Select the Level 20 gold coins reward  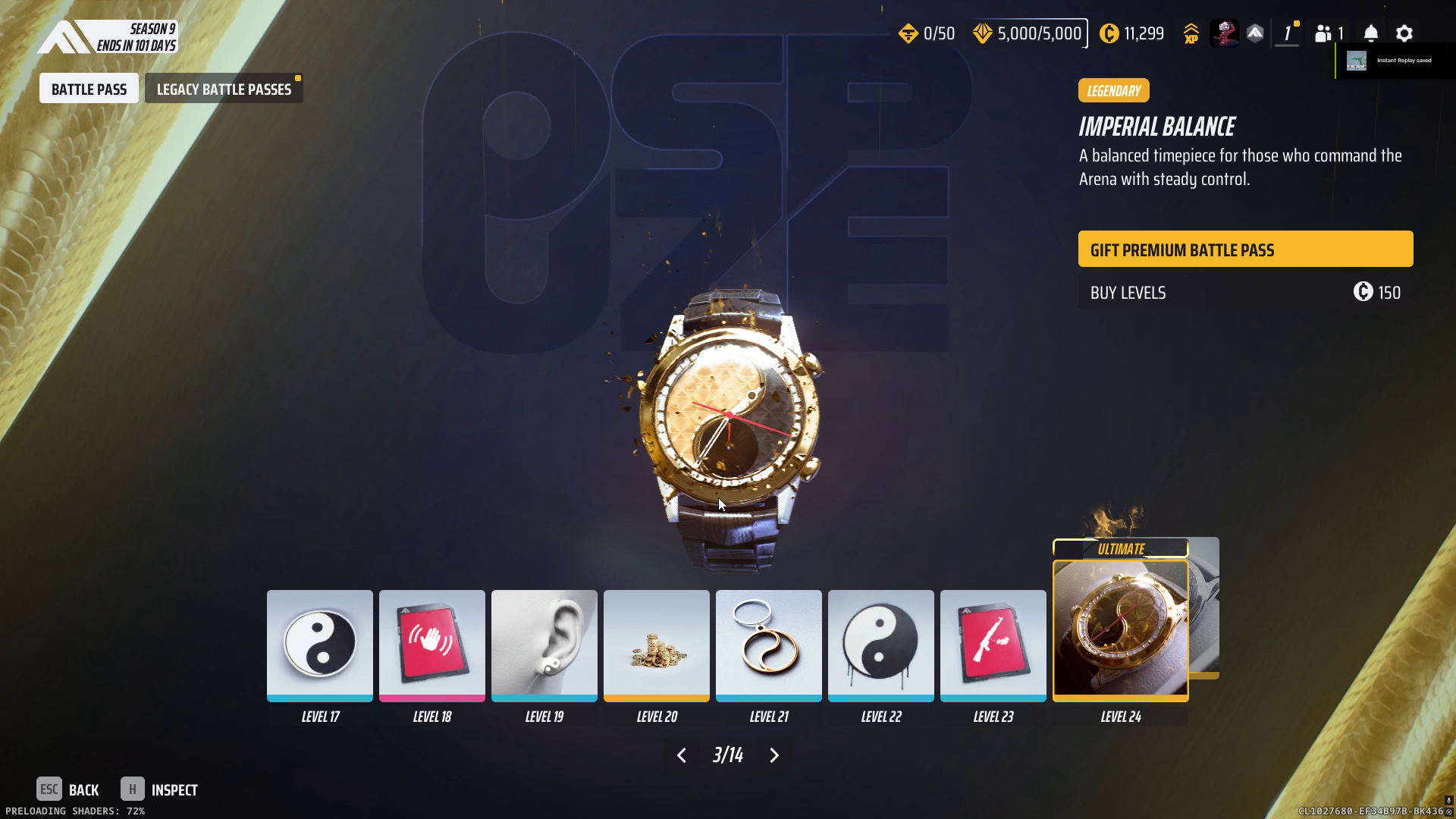pyautogui.click(x=656, y=645)
